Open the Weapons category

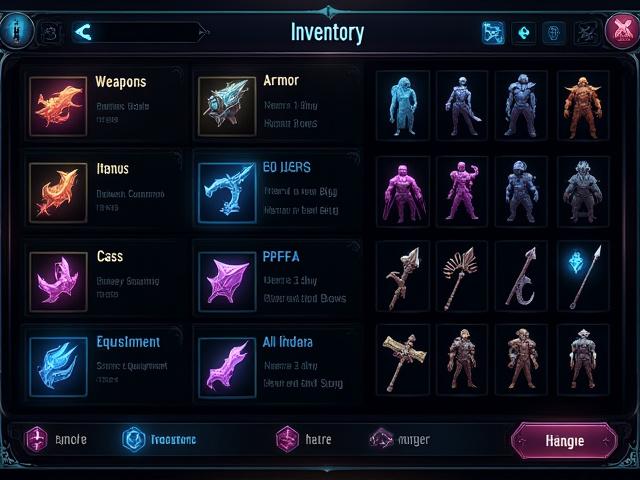point(103,102)
